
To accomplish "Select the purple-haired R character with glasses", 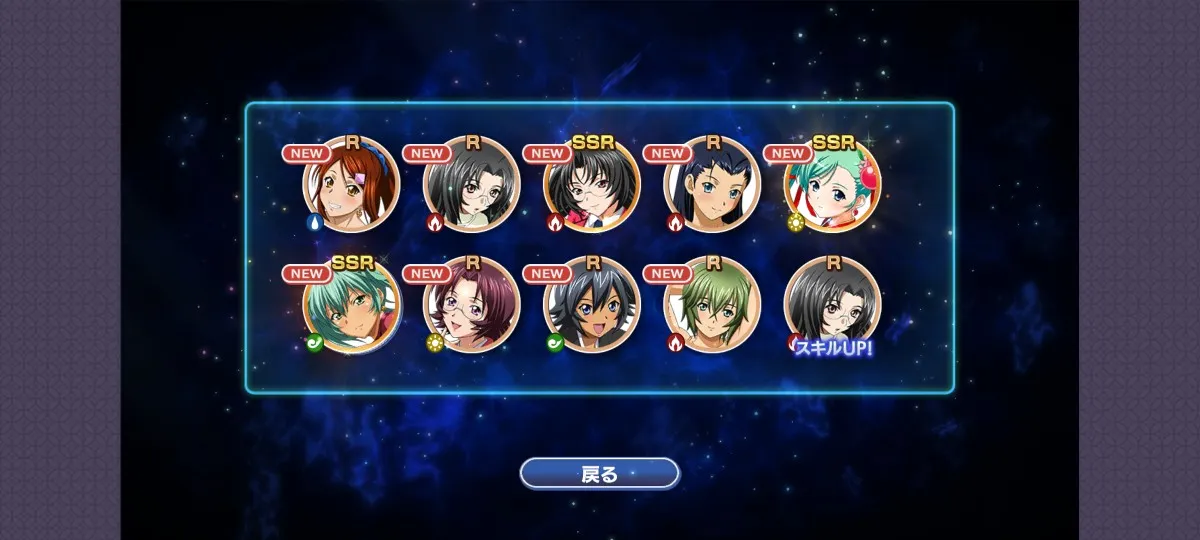I will pyautogui.click(x=472, y=304).
